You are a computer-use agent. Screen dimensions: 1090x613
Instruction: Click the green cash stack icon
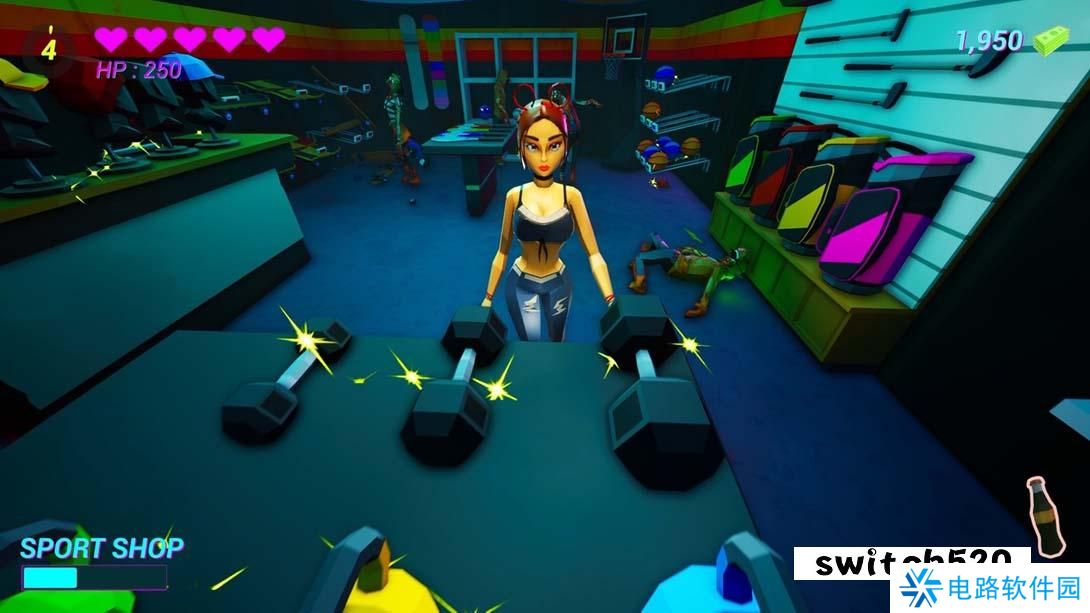pos(1050,41)
